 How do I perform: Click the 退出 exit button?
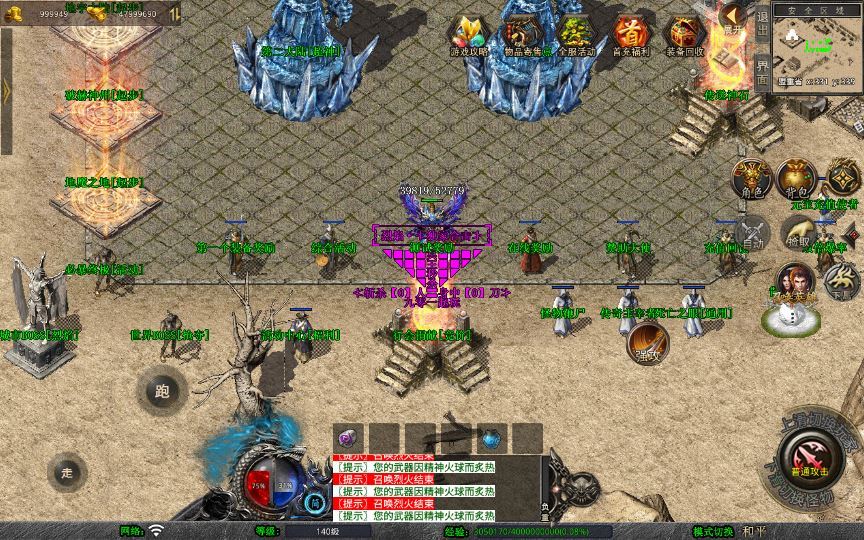coord(762,23)
